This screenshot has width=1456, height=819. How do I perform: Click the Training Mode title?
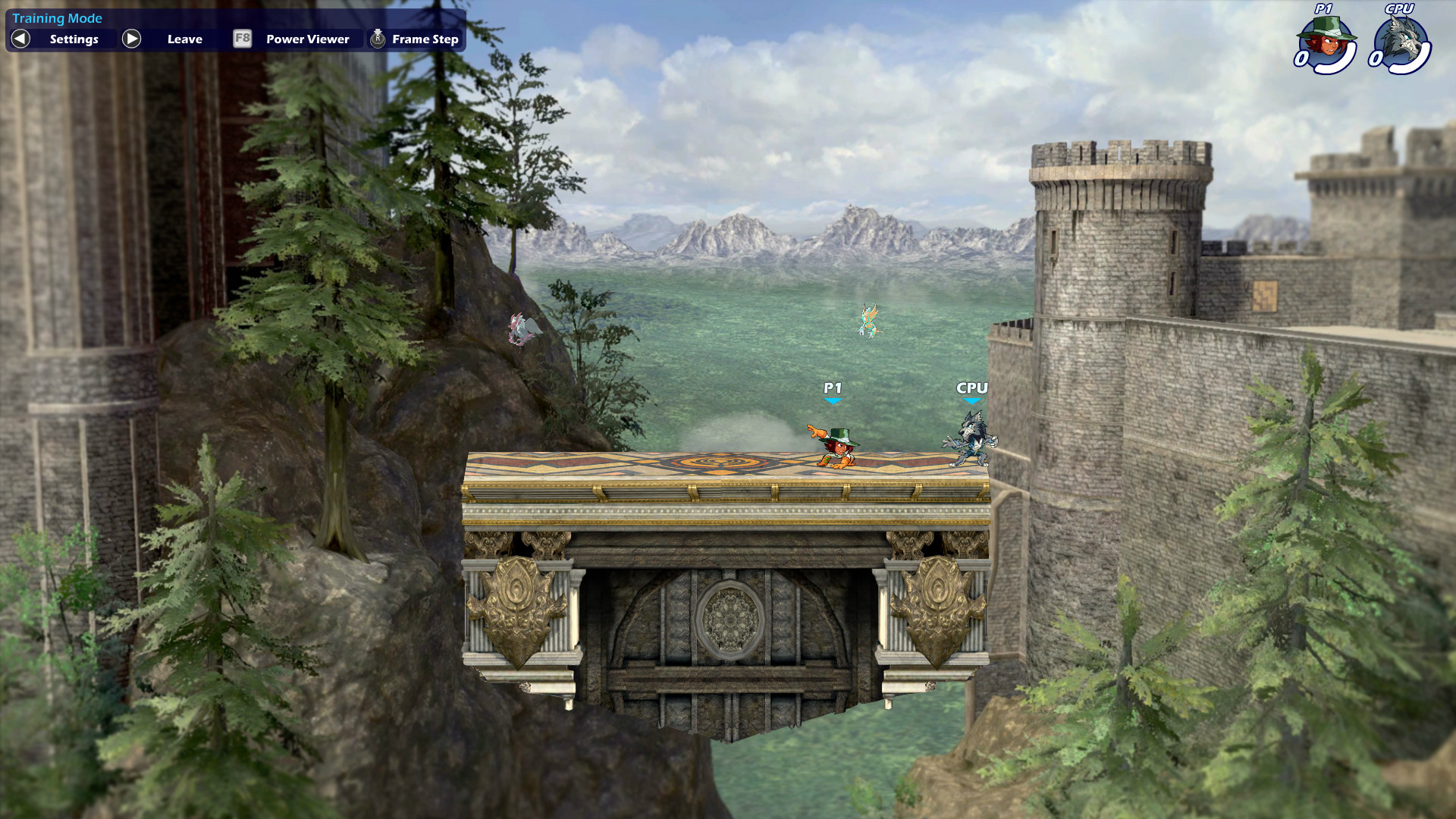[57, 17]
